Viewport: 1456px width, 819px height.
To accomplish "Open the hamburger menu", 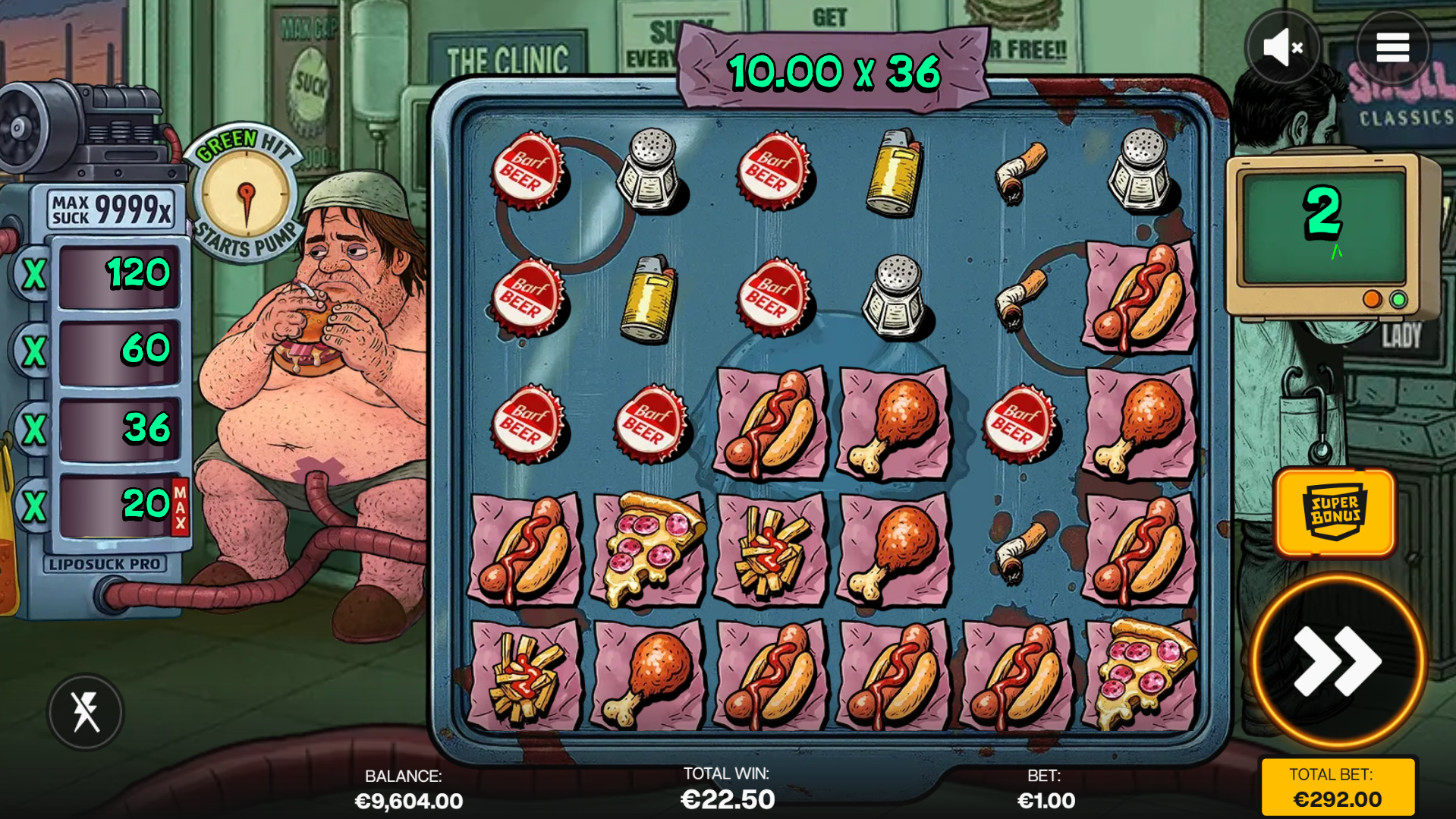I will [1392, 48].
